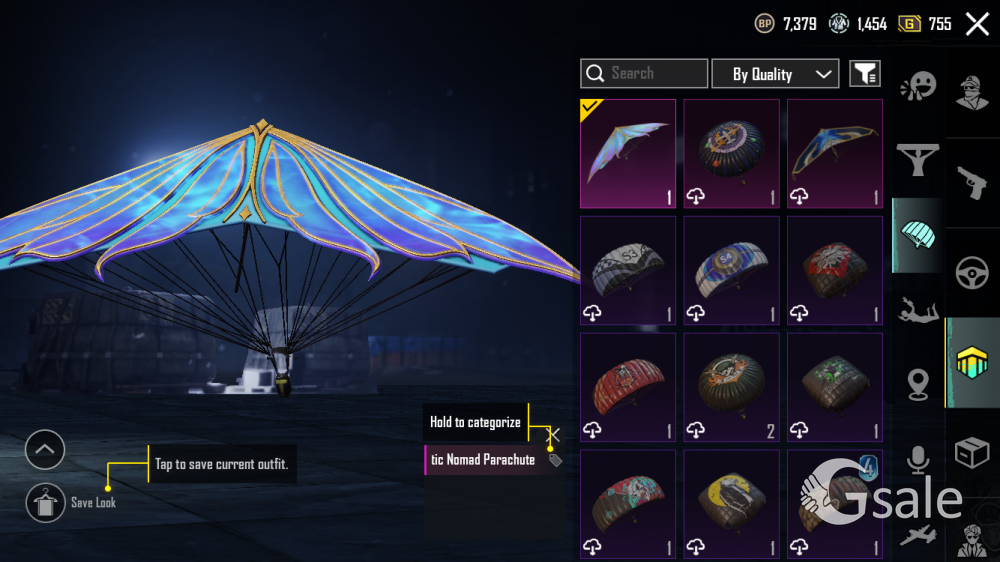
Task: Open the skydiving pose tab
Action: pyautogui.click(x=917, y=311)
